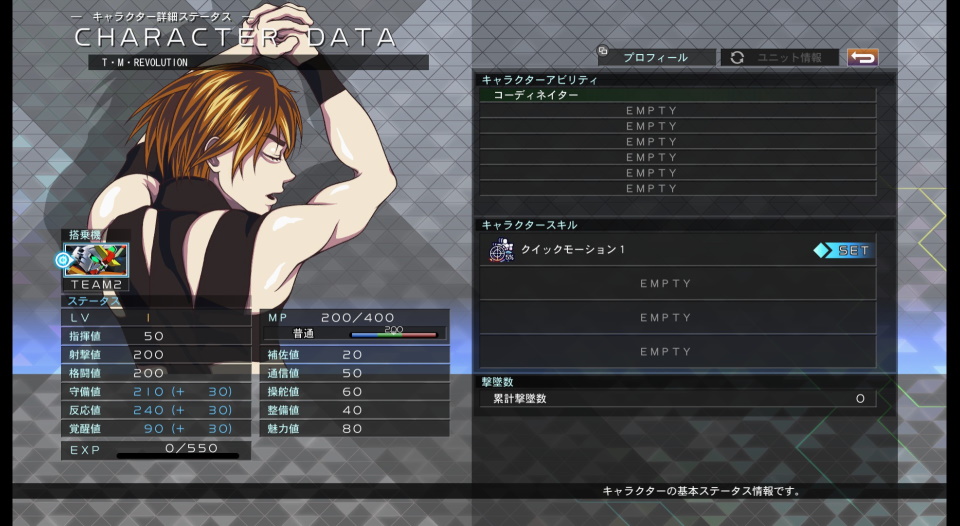Click the SET button for the skill

(843, 251)
